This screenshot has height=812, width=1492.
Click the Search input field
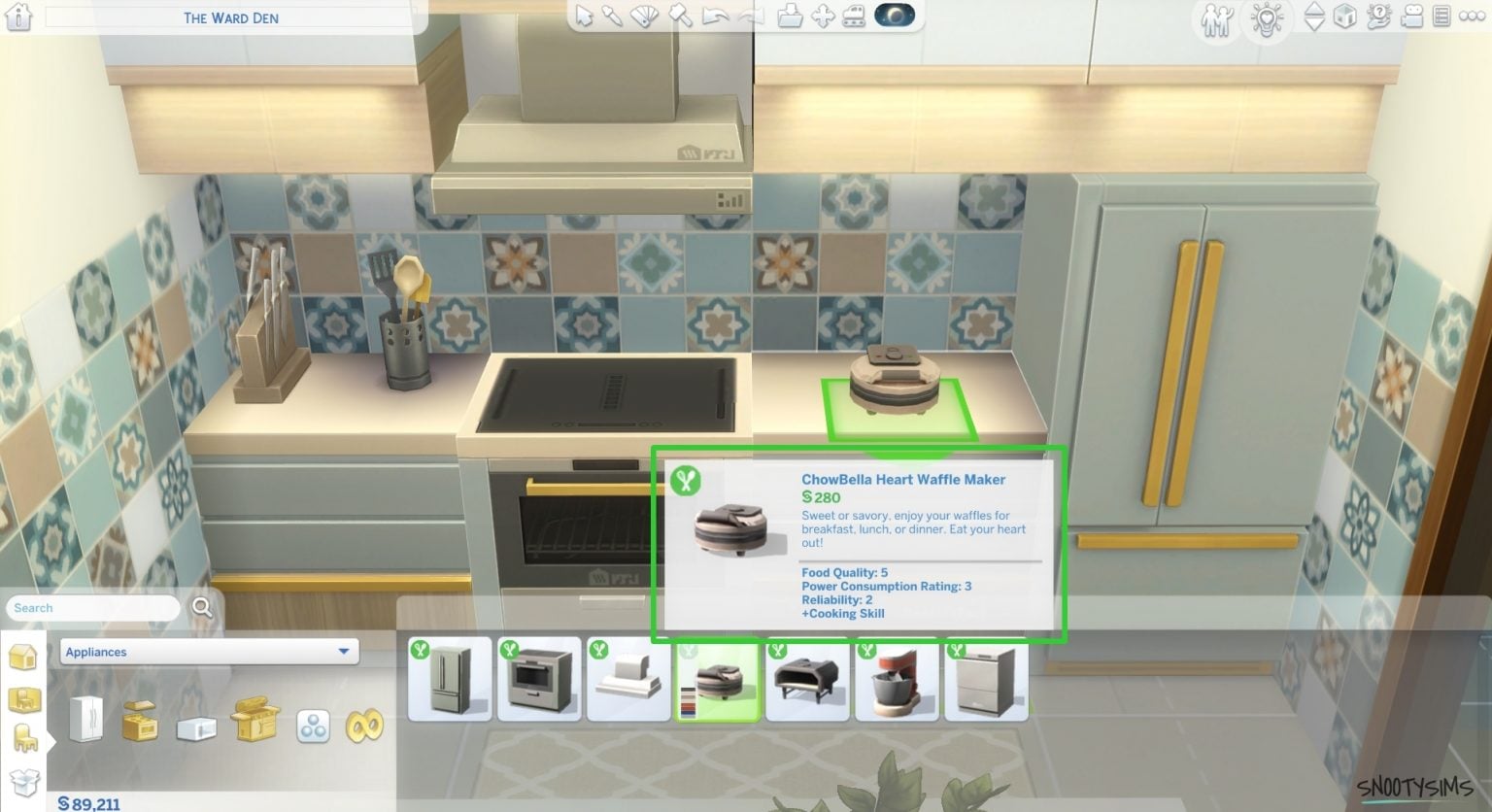click(92, 608)
